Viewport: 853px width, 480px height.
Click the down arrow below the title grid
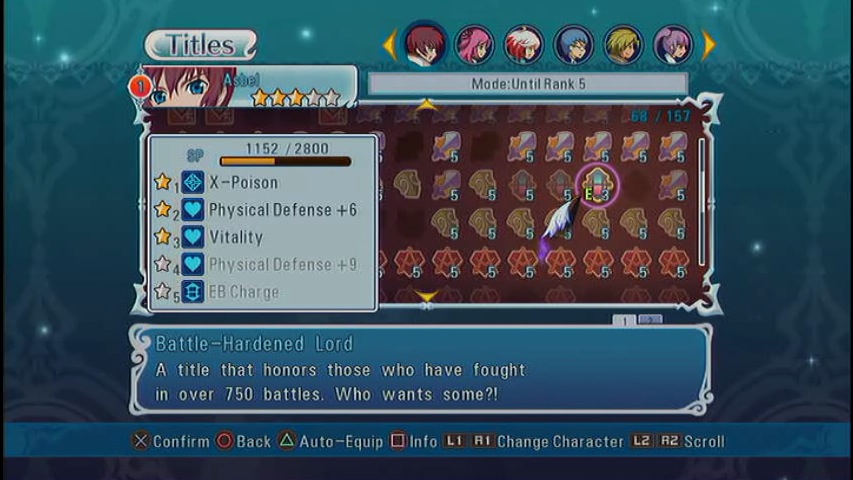(x=427, y=296)
